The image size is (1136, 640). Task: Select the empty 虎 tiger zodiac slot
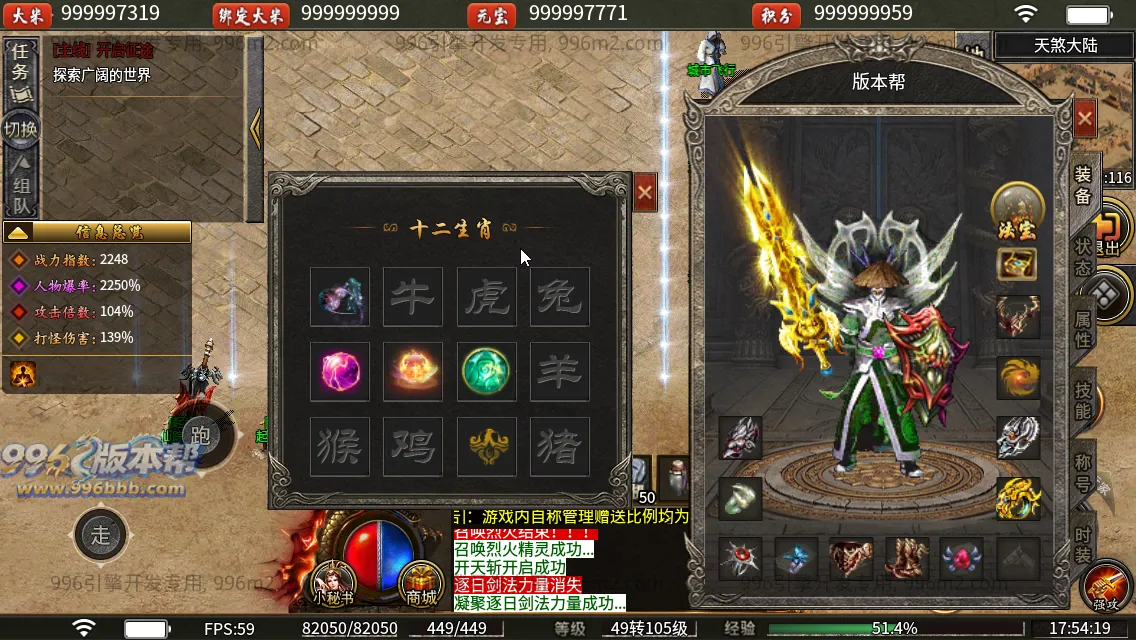[487, 297]
